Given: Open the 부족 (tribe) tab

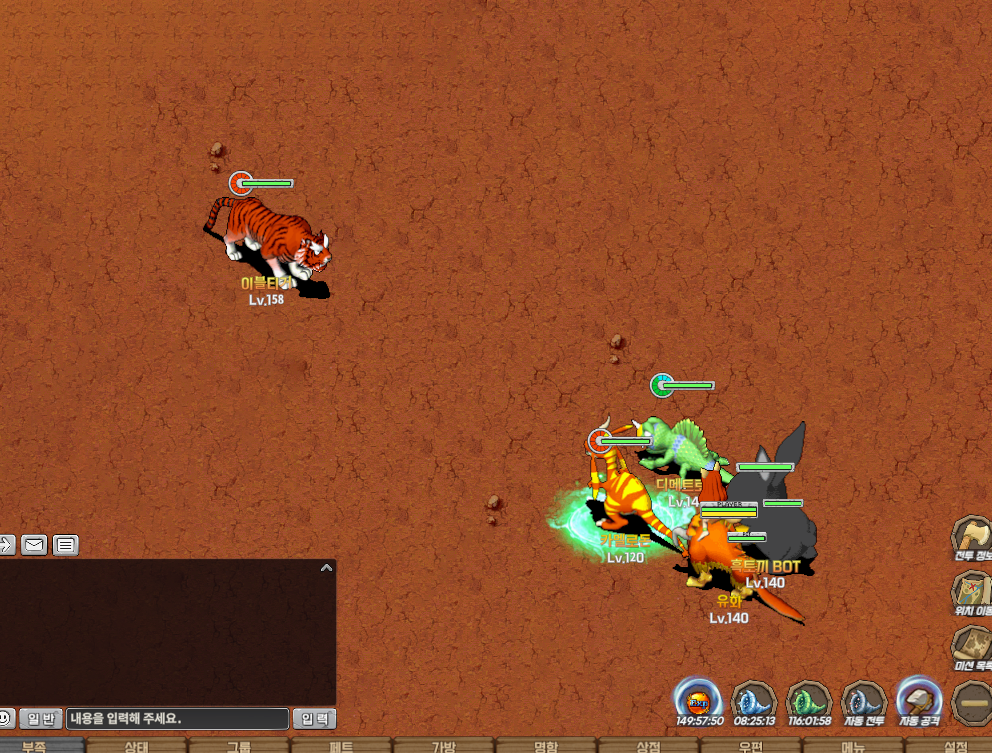Looking at the screenshot, I should click(x=41, y=746).
